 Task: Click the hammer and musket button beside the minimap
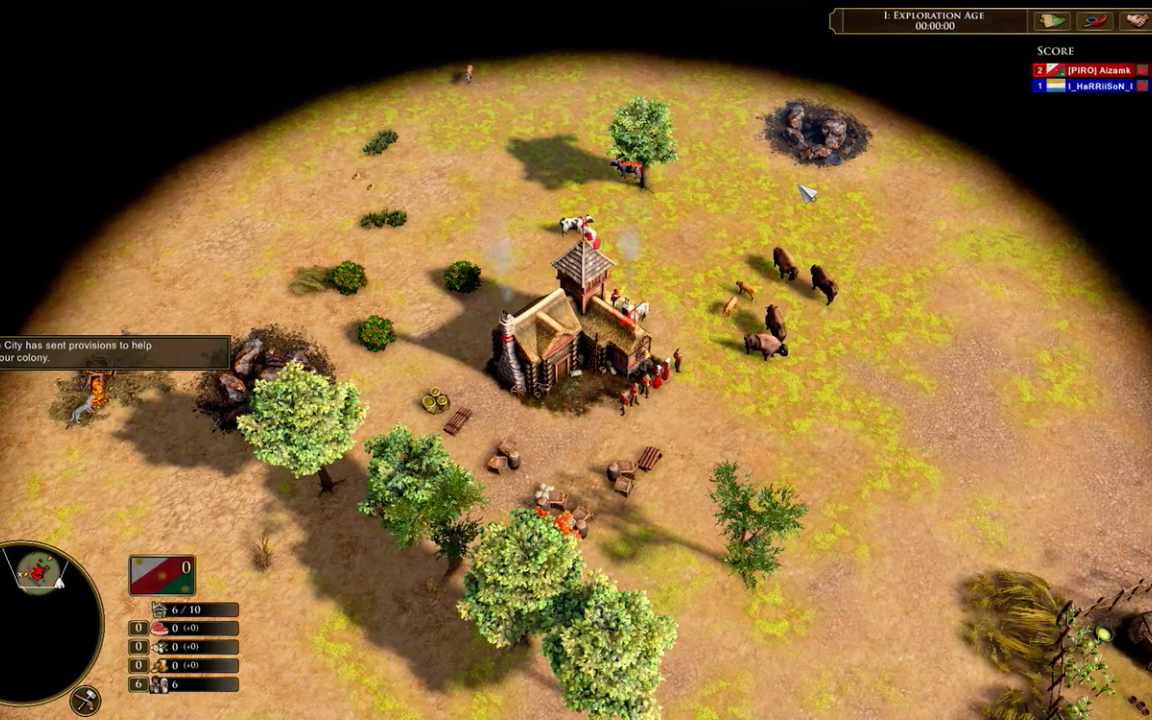pyautogui.click(x=86, y=700)
